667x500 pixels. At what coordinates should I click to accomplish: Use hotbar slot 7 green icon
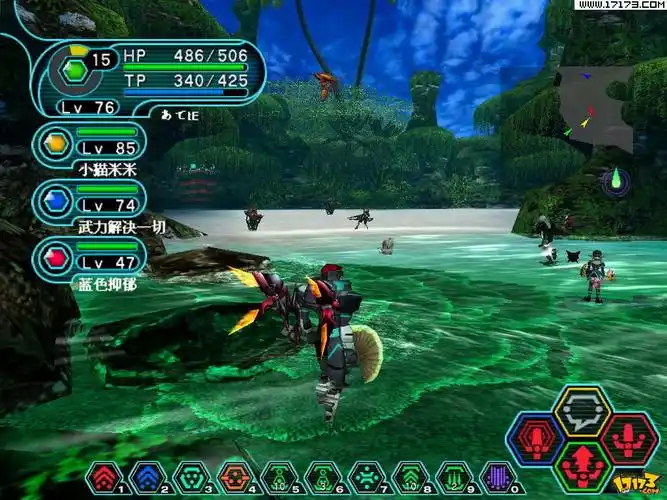click(x=366, y=477)
